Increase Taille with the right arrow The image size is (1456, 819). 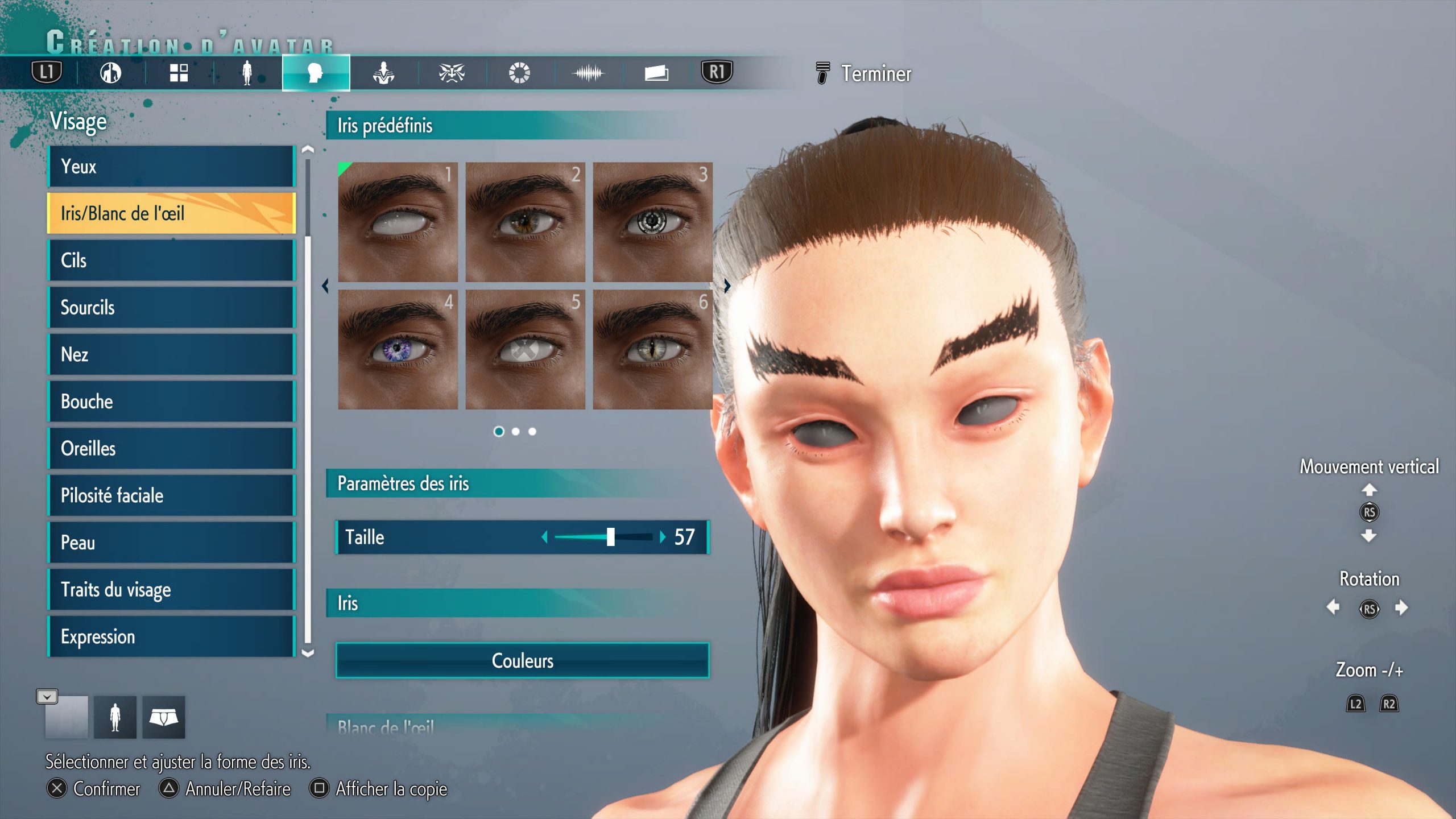pyautogui.click(x=663, y=537)
